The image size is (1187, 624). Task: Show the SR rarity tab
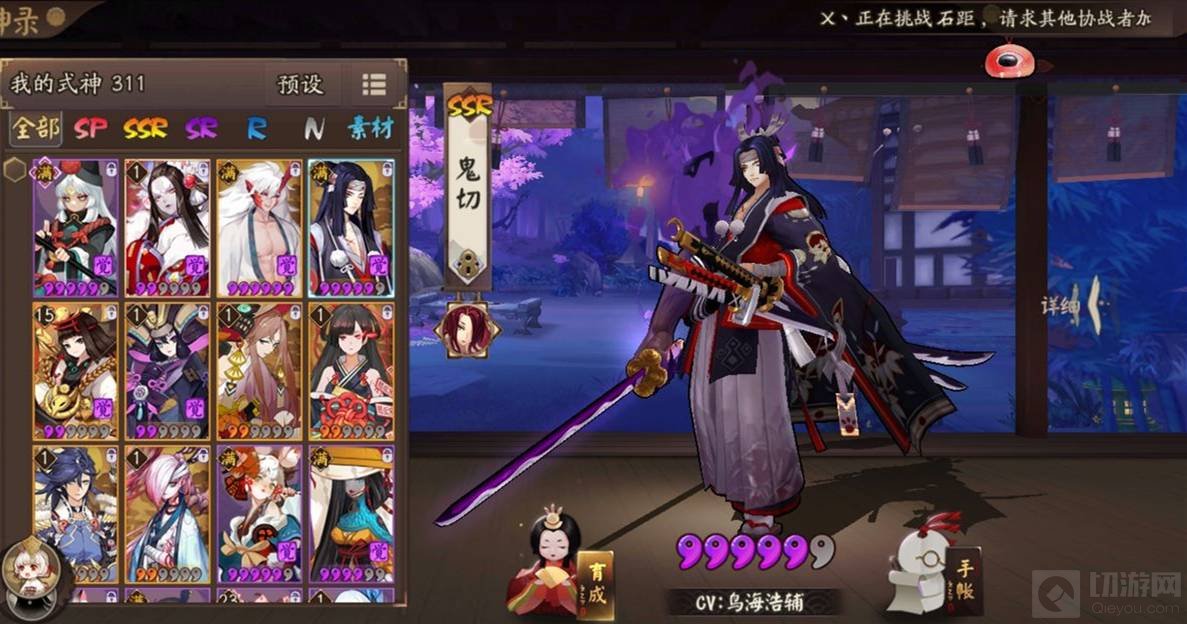pyautogui.click(x=200, y=129)
